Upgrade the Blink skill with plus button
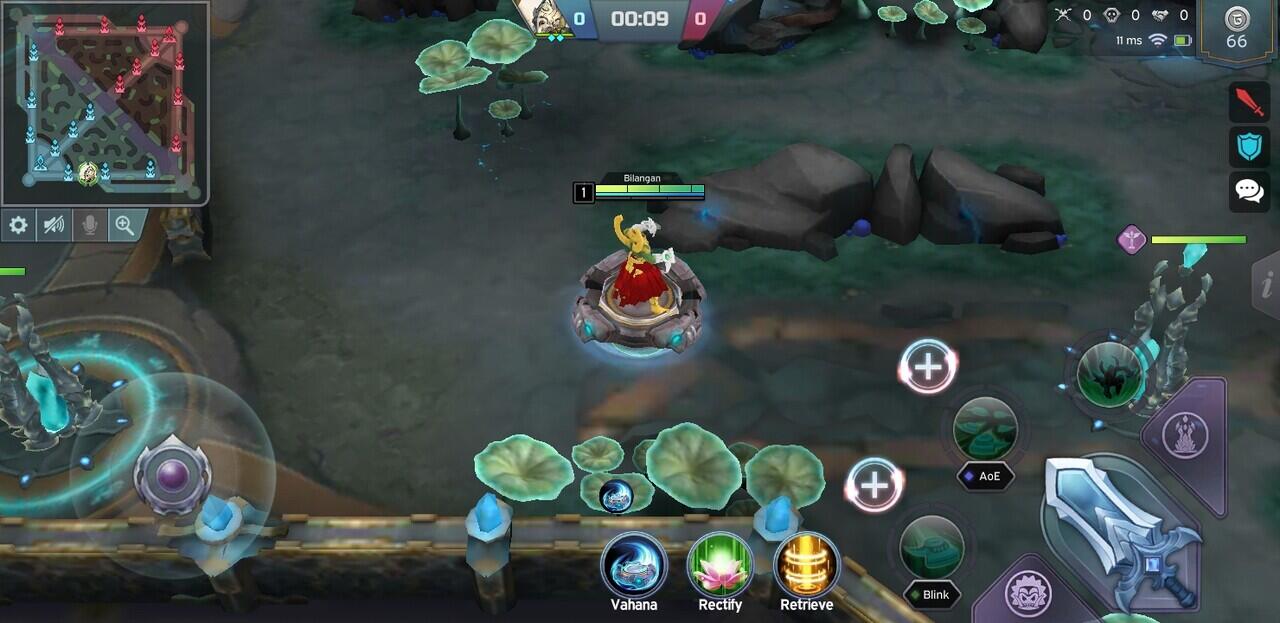Image resolution: width=1280 pixels, height=623 pixels. click(x=875, y=485)
